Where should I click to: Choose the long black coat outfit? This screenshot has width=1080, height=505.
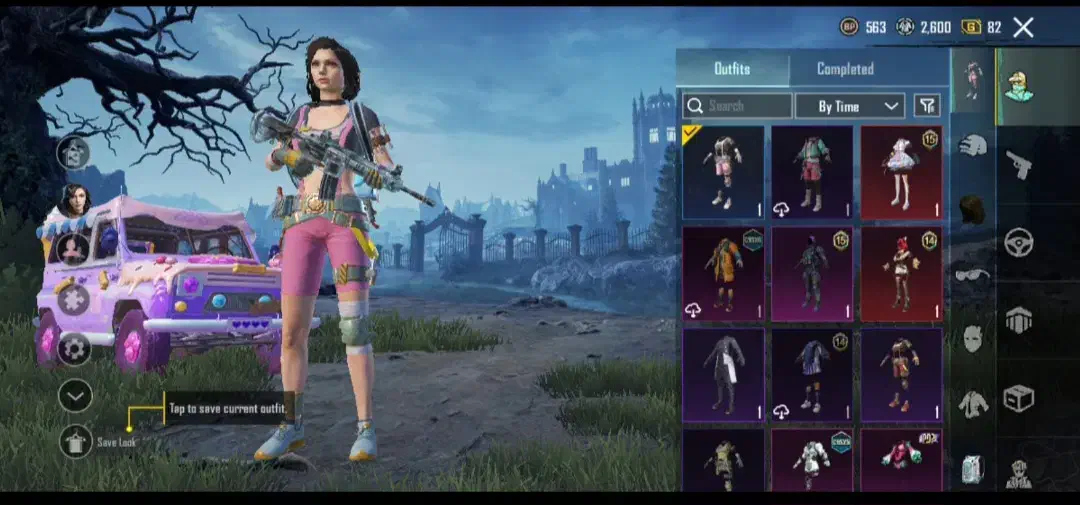723,374
